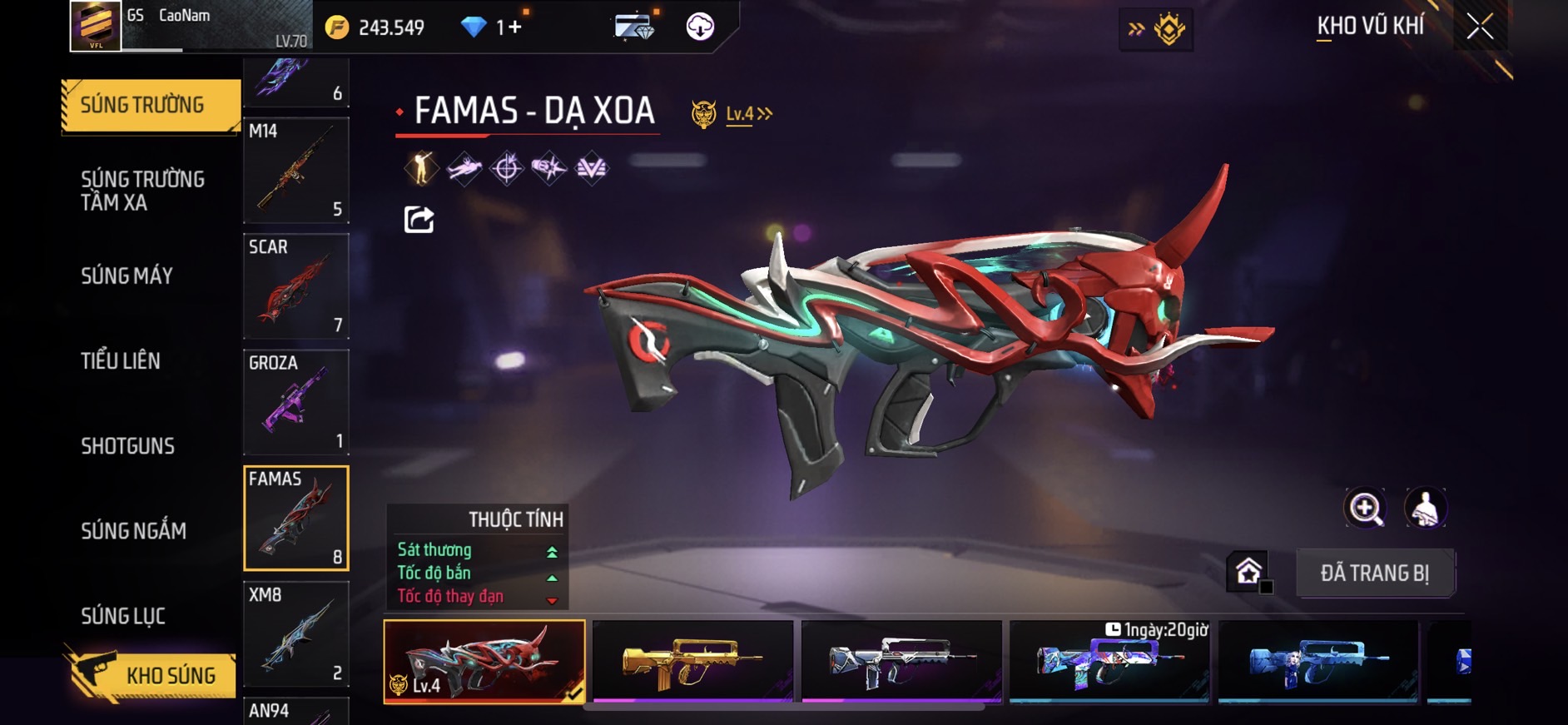Add diamonds with the plus button
The width and height of the screenshot is (1568, 725).
pos(515,27)
